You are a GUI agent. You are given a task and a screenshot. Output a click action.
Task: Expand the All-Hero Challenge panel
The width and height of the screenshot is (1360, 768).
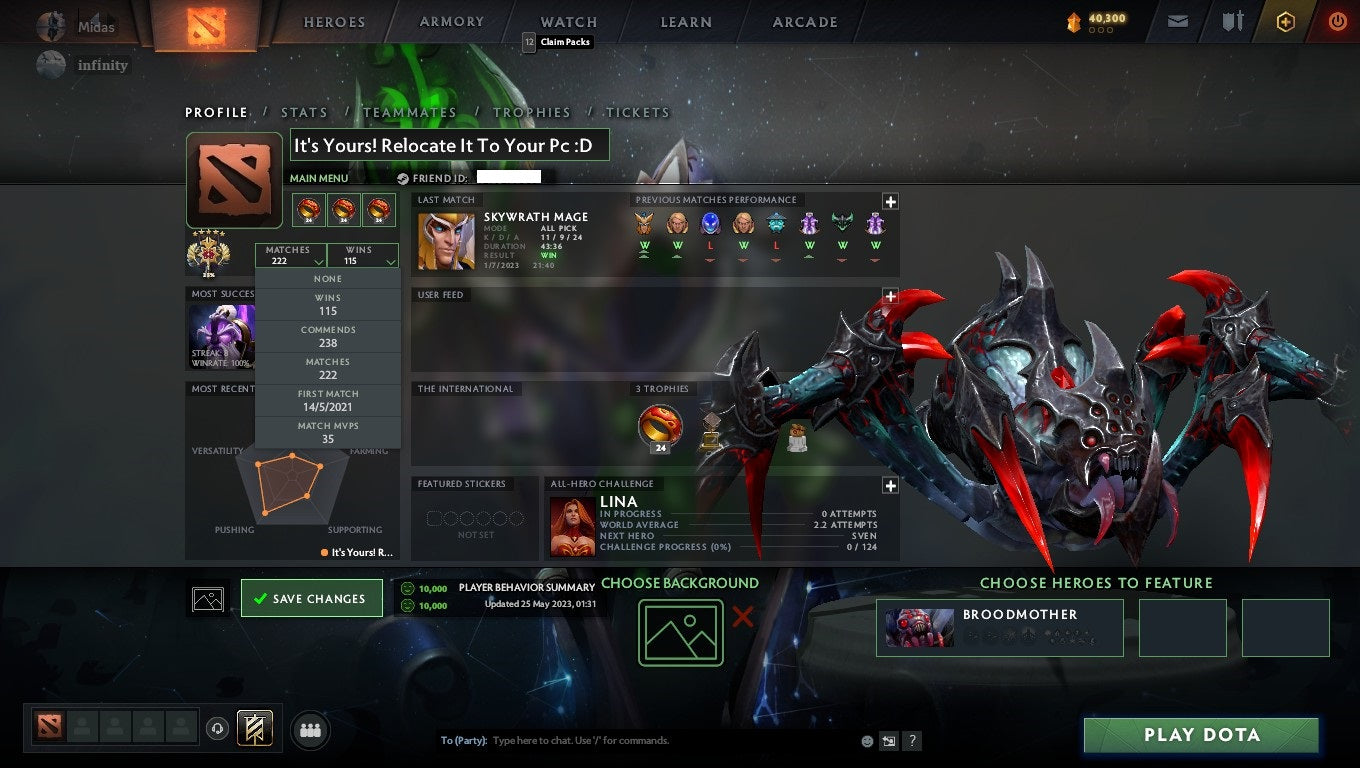pos(890,485)
